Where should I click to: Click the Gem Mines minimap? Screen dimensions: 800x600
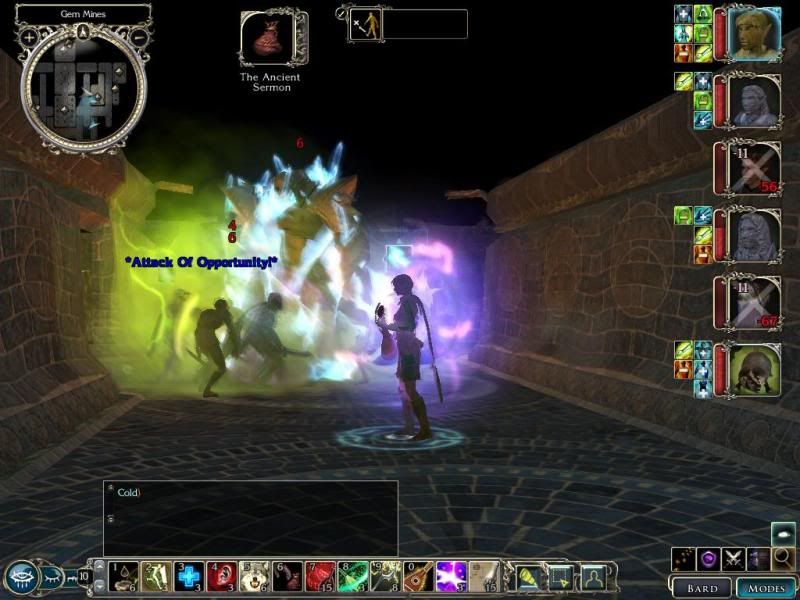(84, 87)
